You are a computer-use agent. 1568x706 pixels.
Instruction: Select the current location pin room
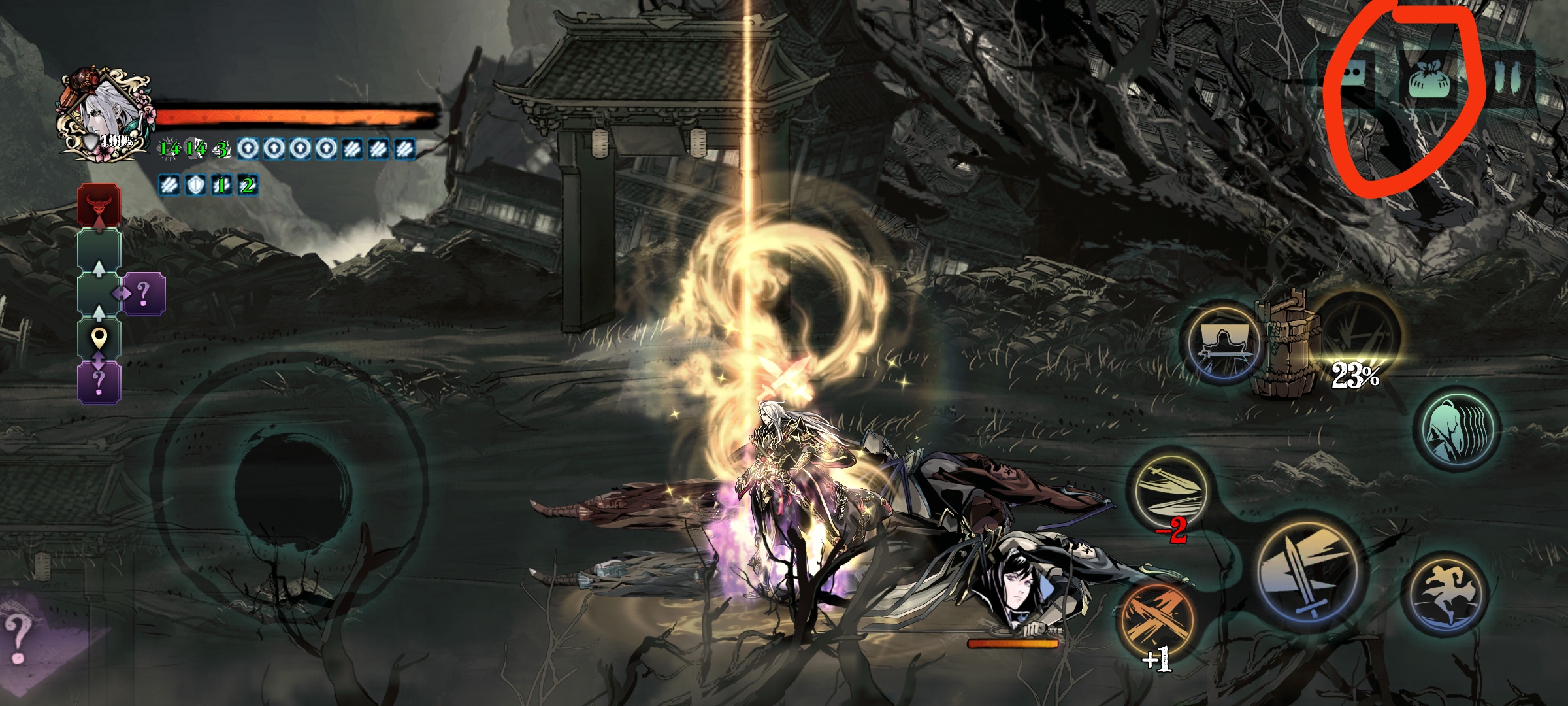99,339
